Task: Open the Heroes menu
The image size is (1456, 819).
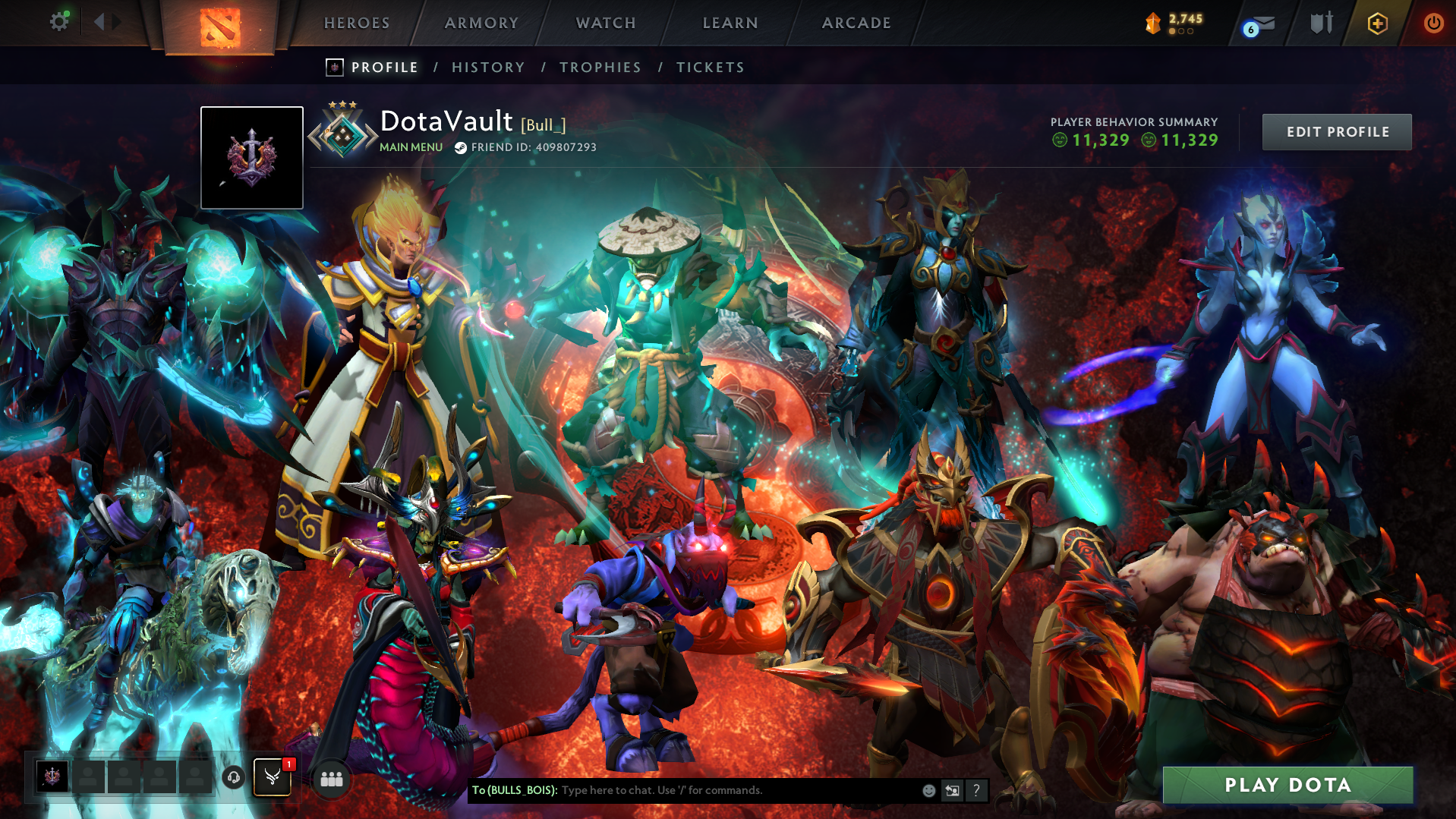Action: pyautogui.click(x=357, y=23)
